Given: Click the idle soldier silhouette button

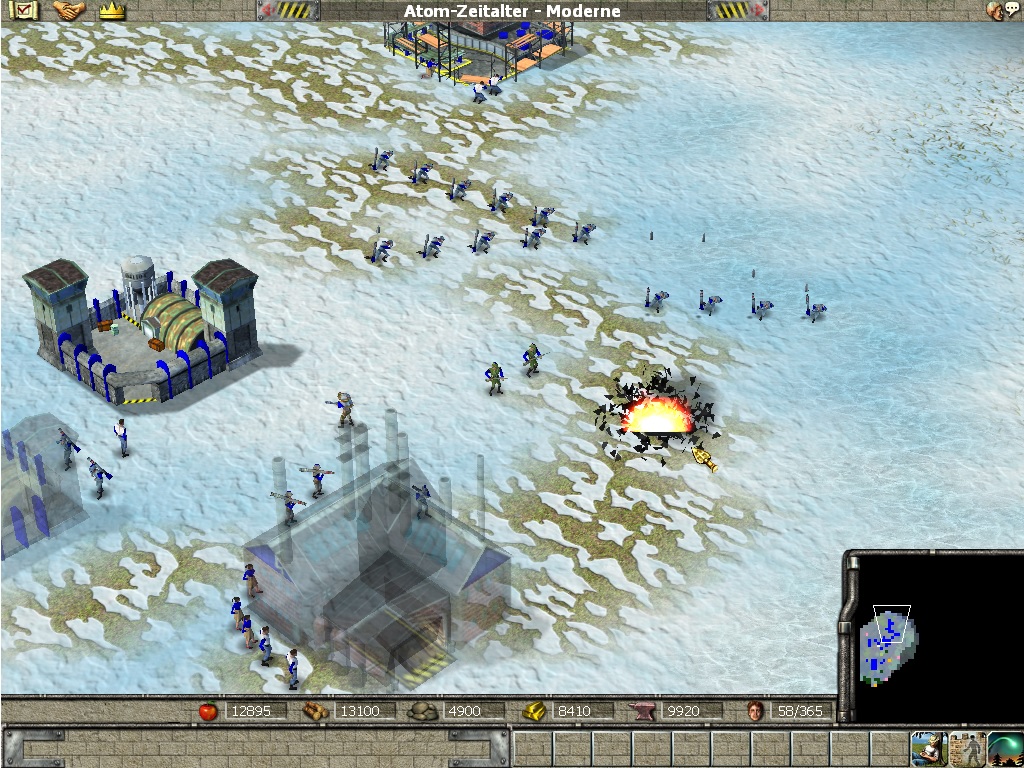Looking at the screenshot, I should click(966, 748).
